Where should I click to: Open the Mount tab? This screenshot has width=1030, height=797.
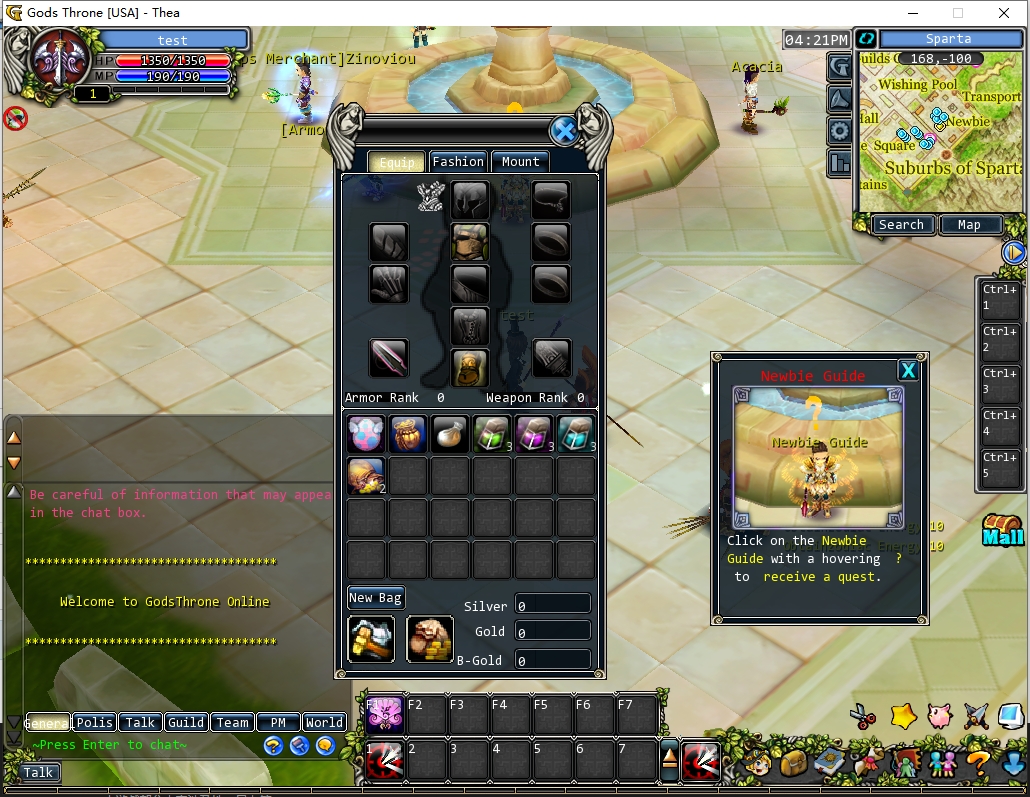tap(520, 162)
